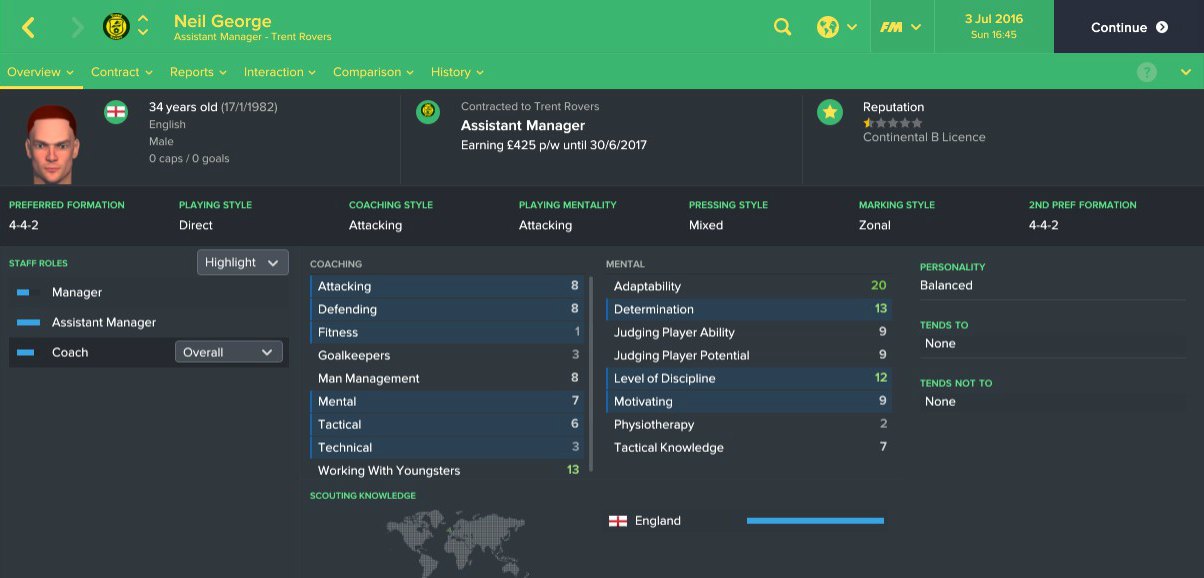
Task: Open the search magnifier icon
Action: pyautogui.click(x=783, y=27)
